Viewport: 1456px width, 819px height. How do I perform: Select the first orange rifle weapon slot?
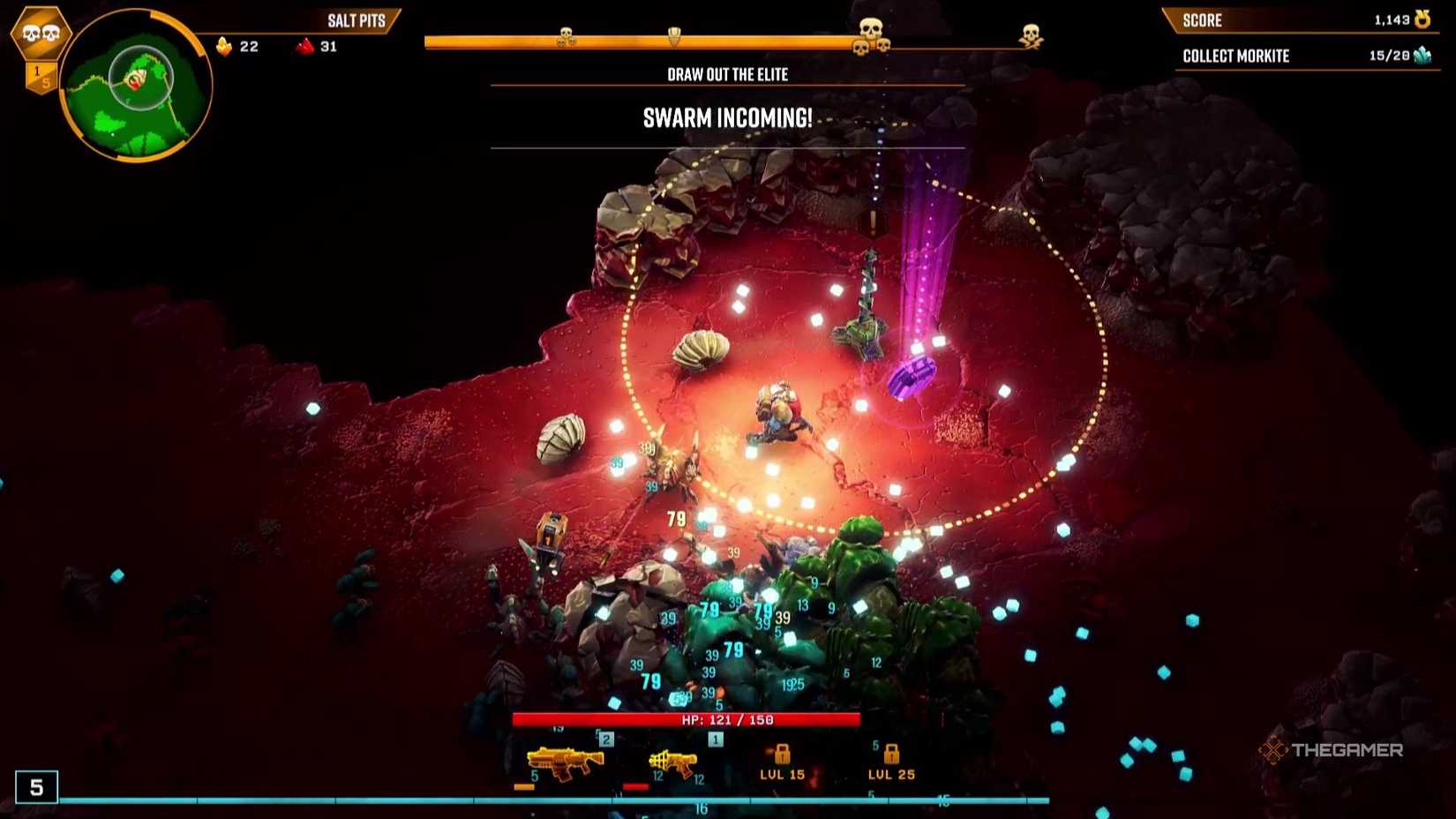click(565, 762)
